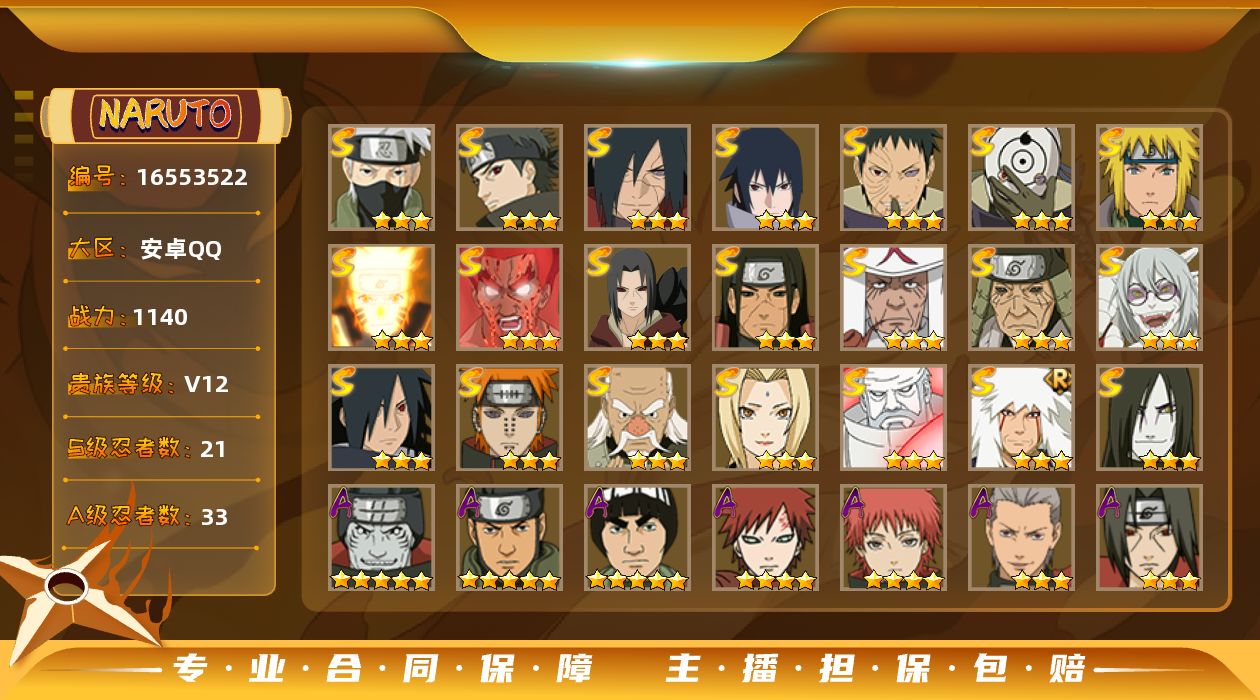
Task: Pick the bowl-cut A-rank ninja tile
Action: pos(637,537)
